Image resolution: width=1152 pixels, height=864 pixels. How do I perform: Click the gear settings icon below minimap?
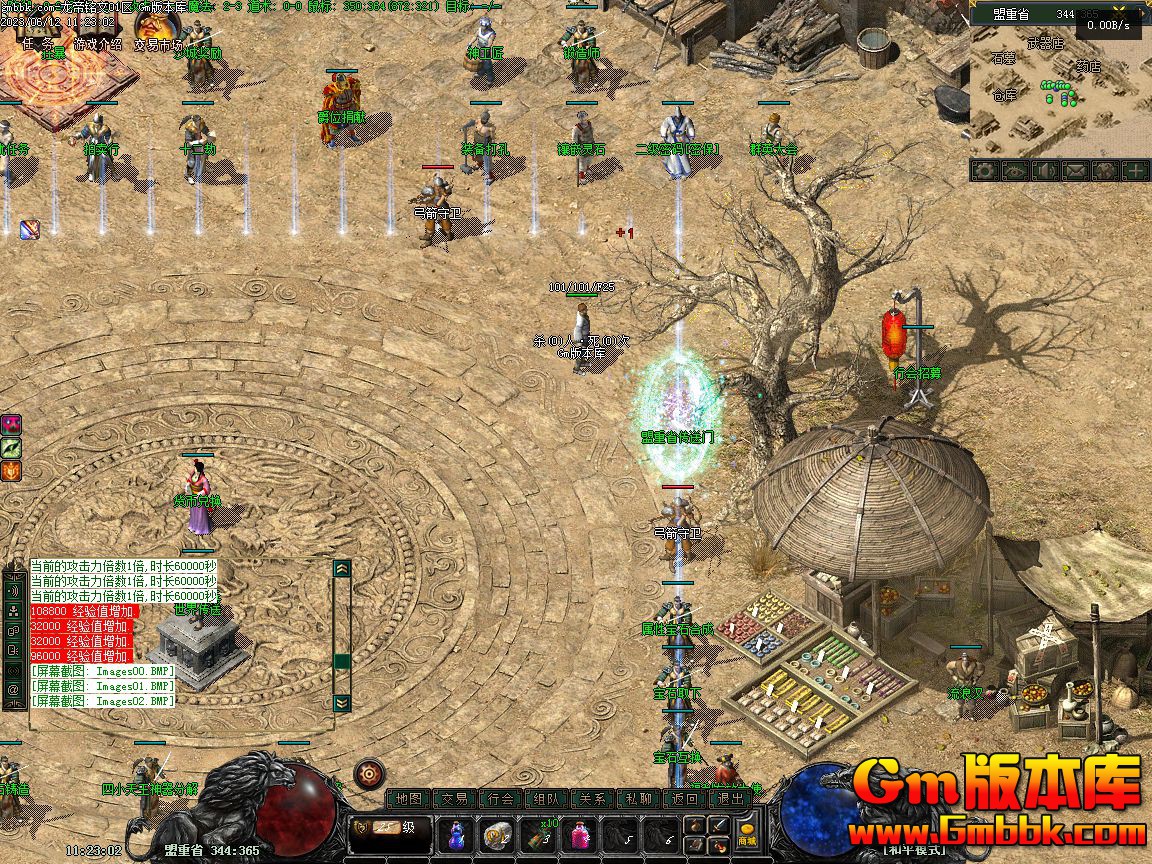[x=985, y=171]
